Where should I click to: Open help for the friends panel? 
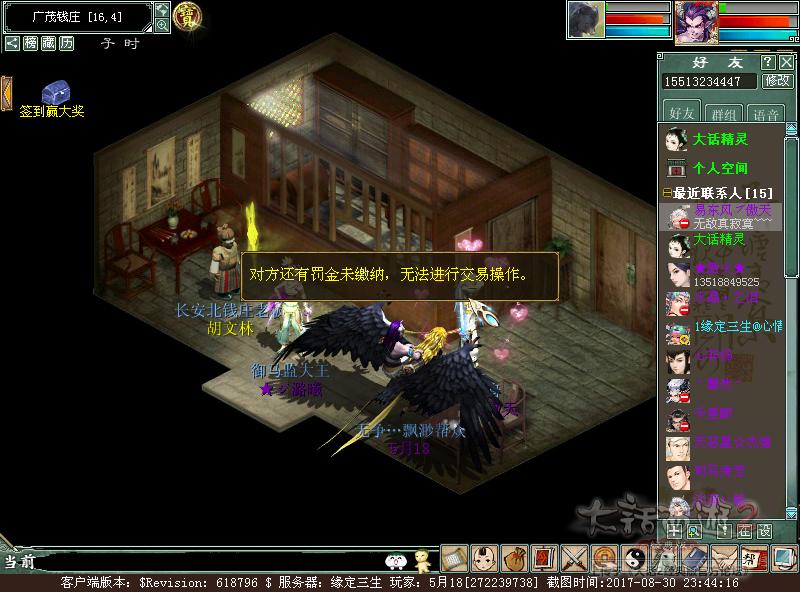[769, 62]
